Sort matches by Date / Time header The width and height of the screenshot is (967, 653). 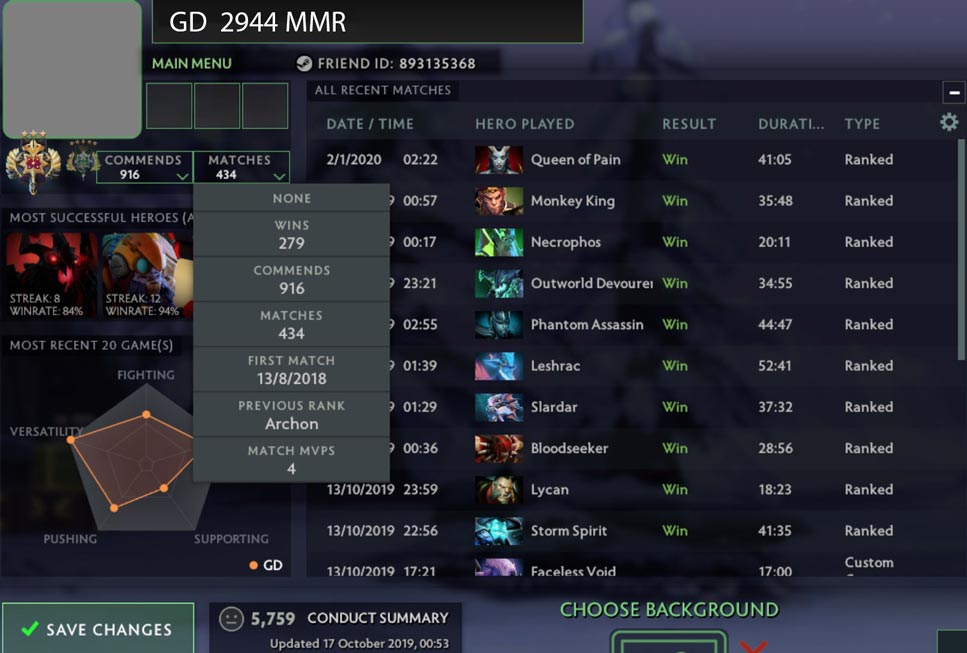[369, 124]
